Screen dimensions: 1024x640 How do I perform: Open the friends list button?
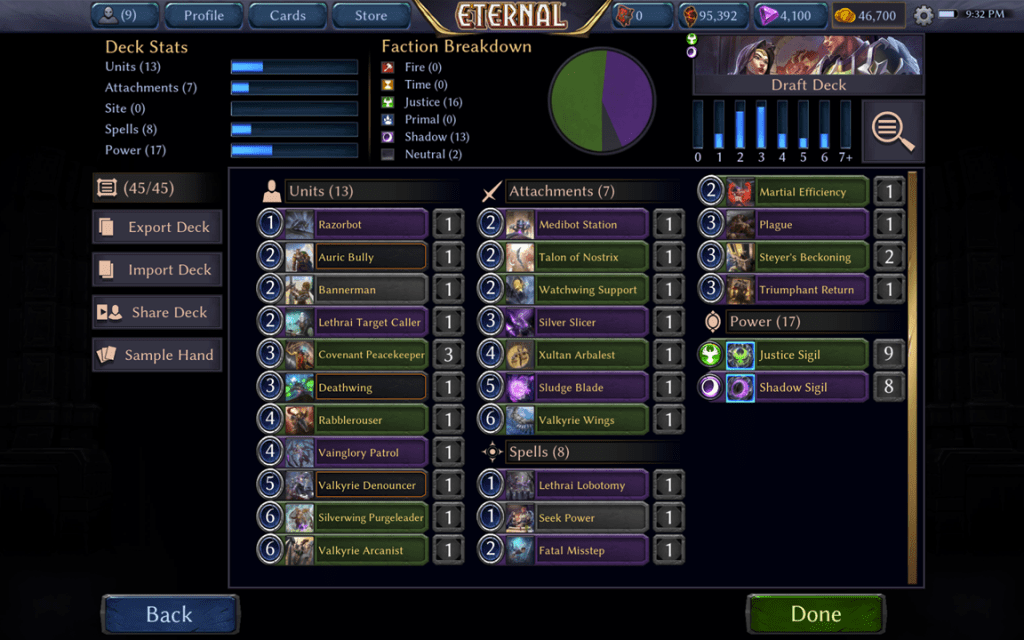tap(127, 15)
